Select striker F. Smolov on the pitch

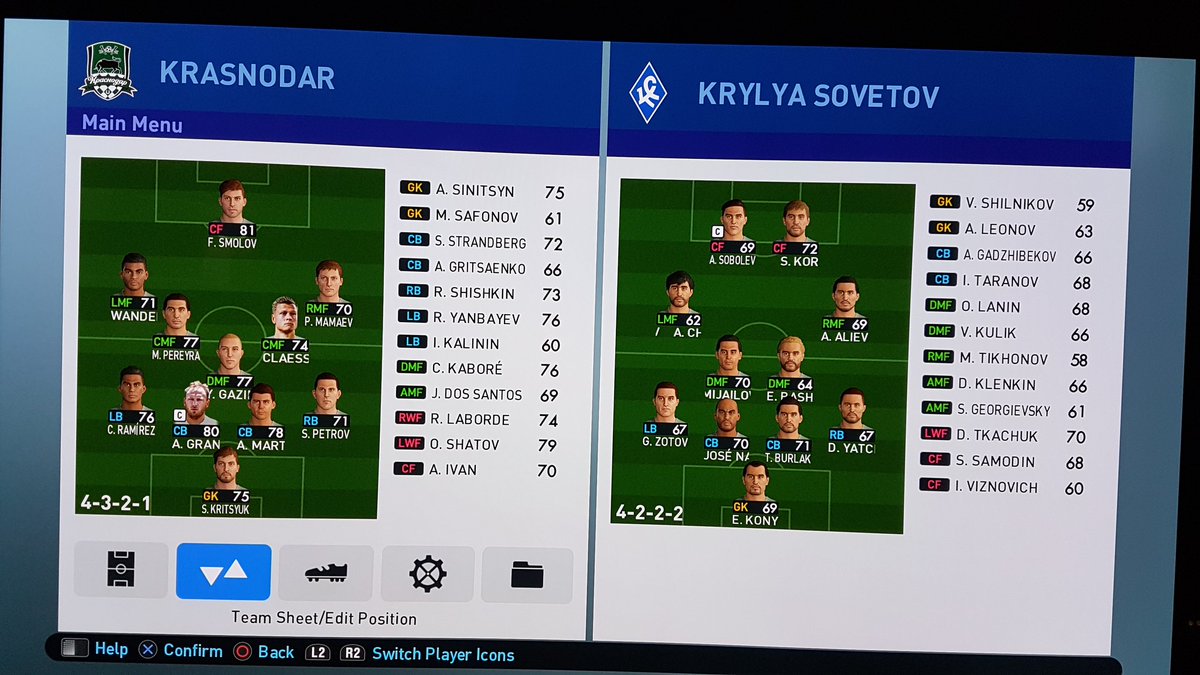tap(232, 211)
